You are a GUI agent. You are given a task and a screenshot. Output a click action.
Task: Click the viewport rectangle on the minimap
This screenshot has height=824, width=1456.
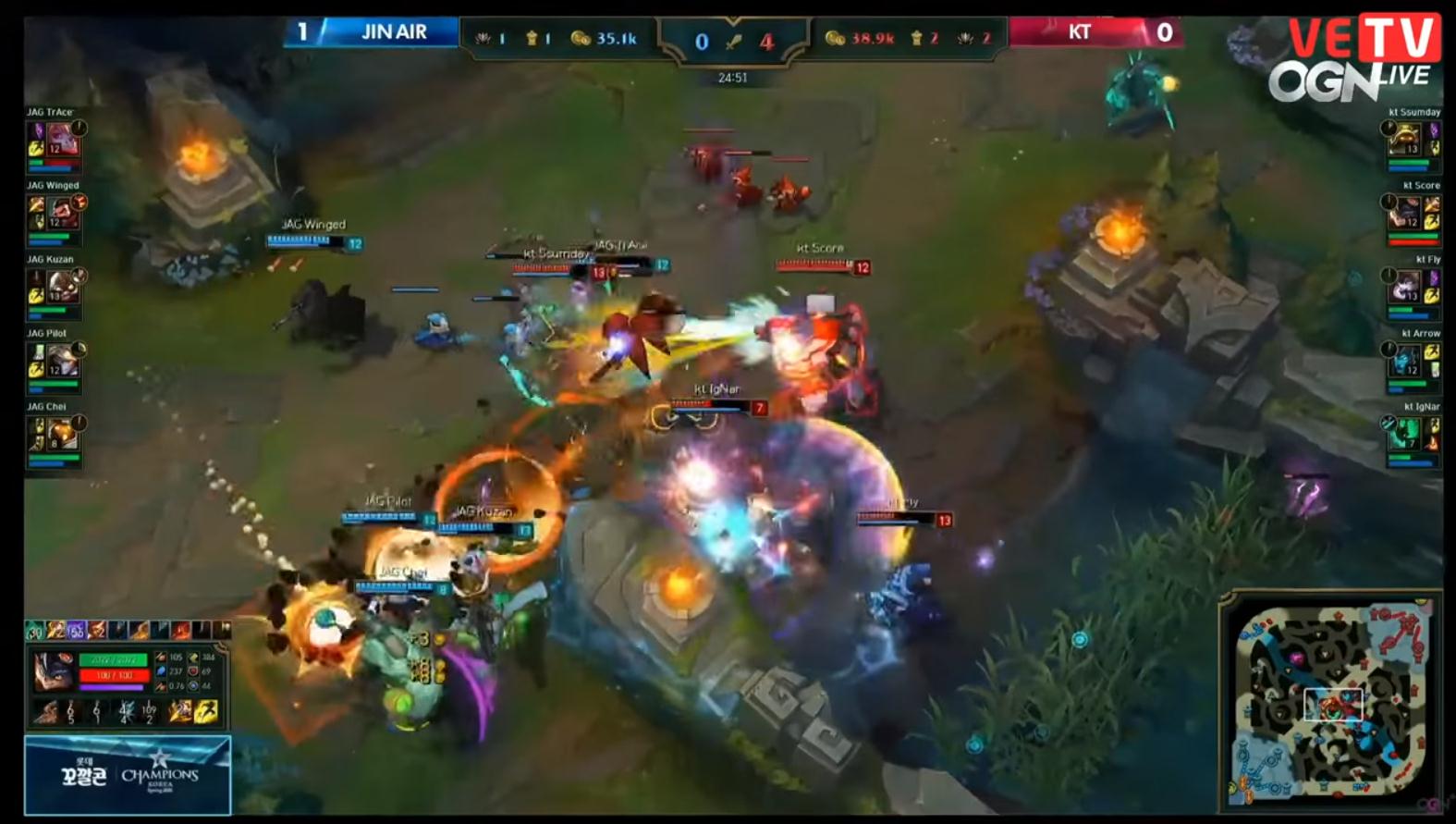click(1334, 704)
